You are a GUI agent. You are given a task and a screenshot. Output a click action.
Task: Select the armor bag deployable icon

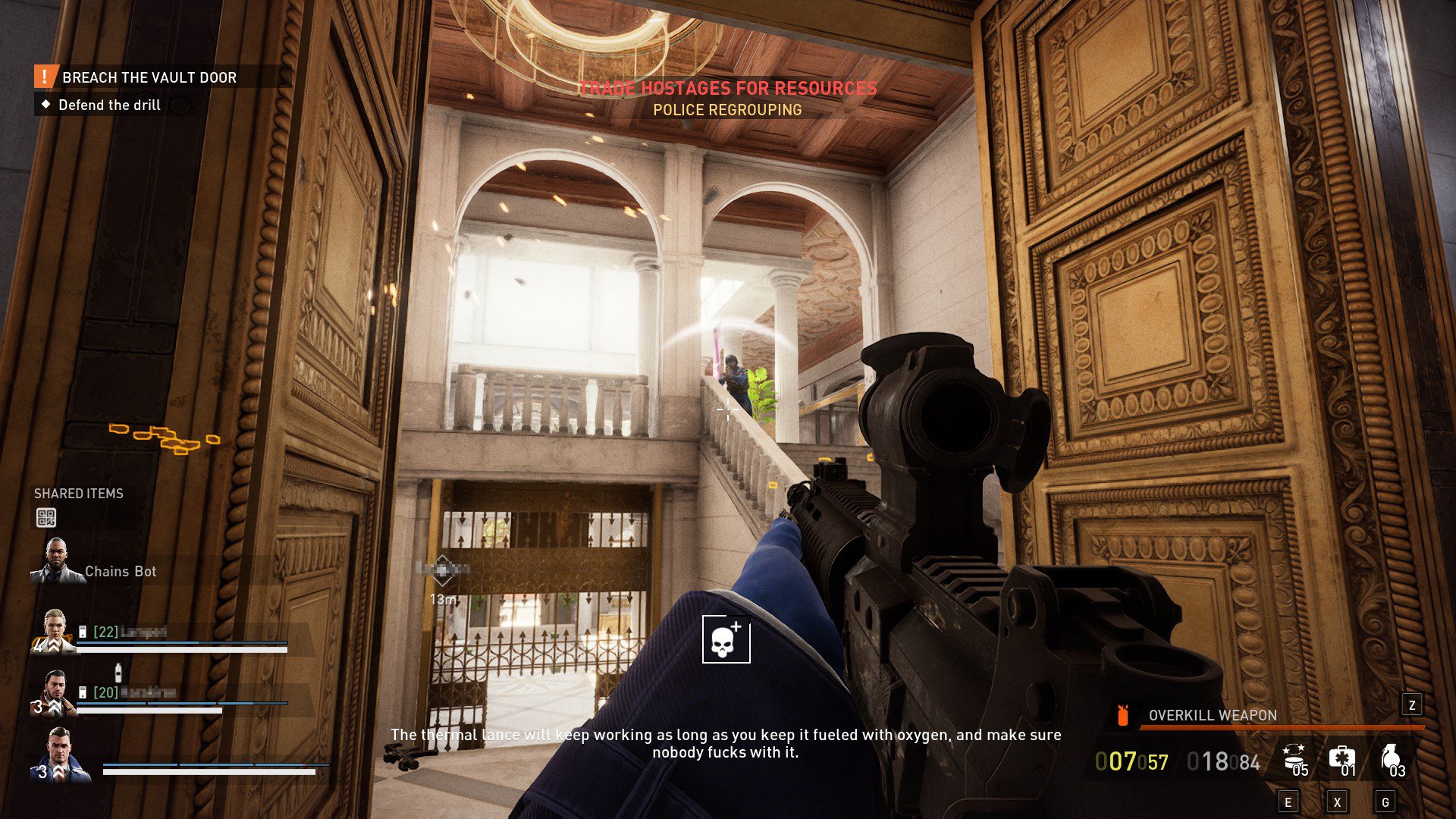click(x=1294, y=758)
